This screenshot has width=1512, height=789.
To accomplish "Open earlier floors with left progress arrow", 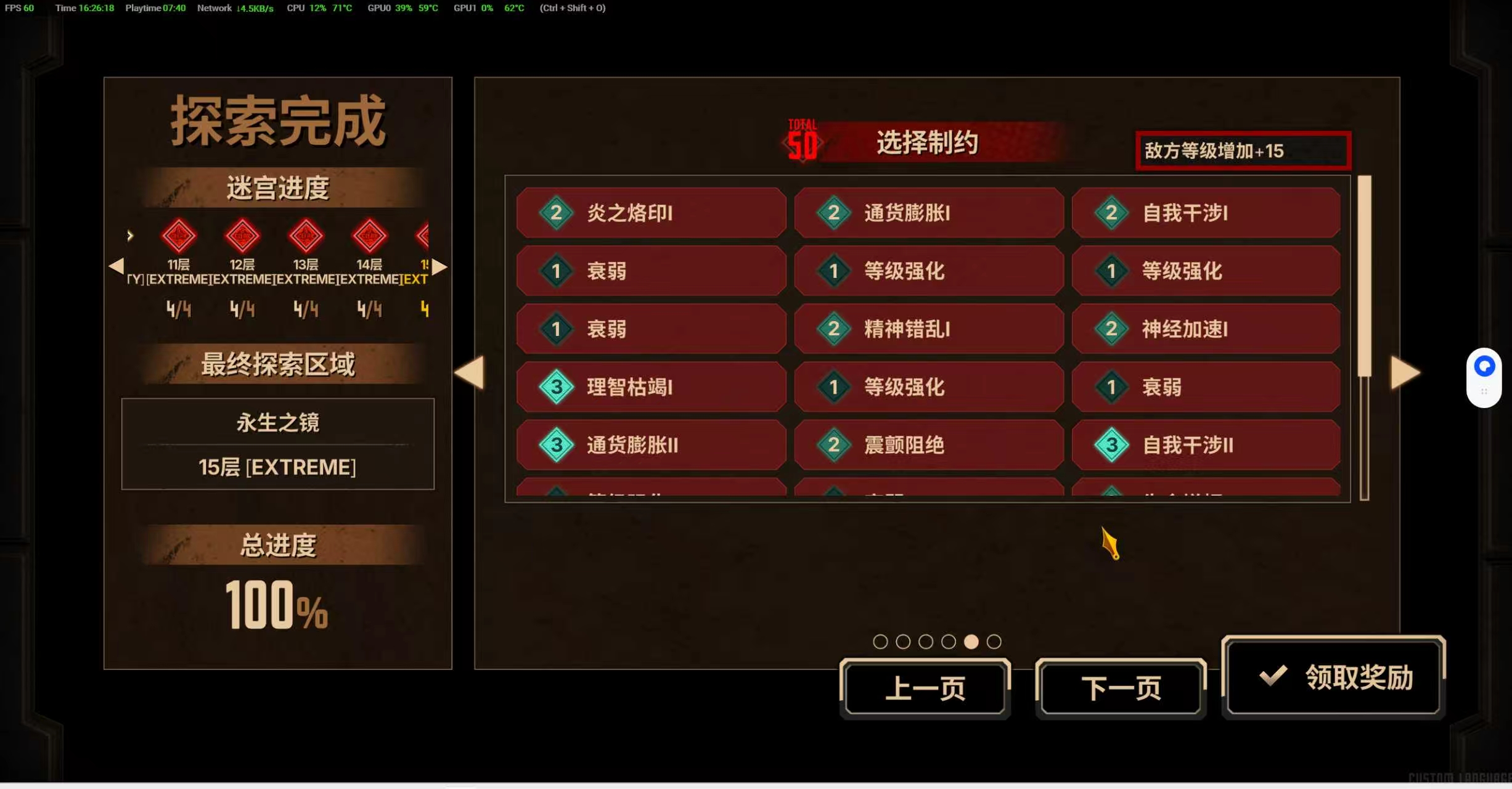I will point(118,266).
